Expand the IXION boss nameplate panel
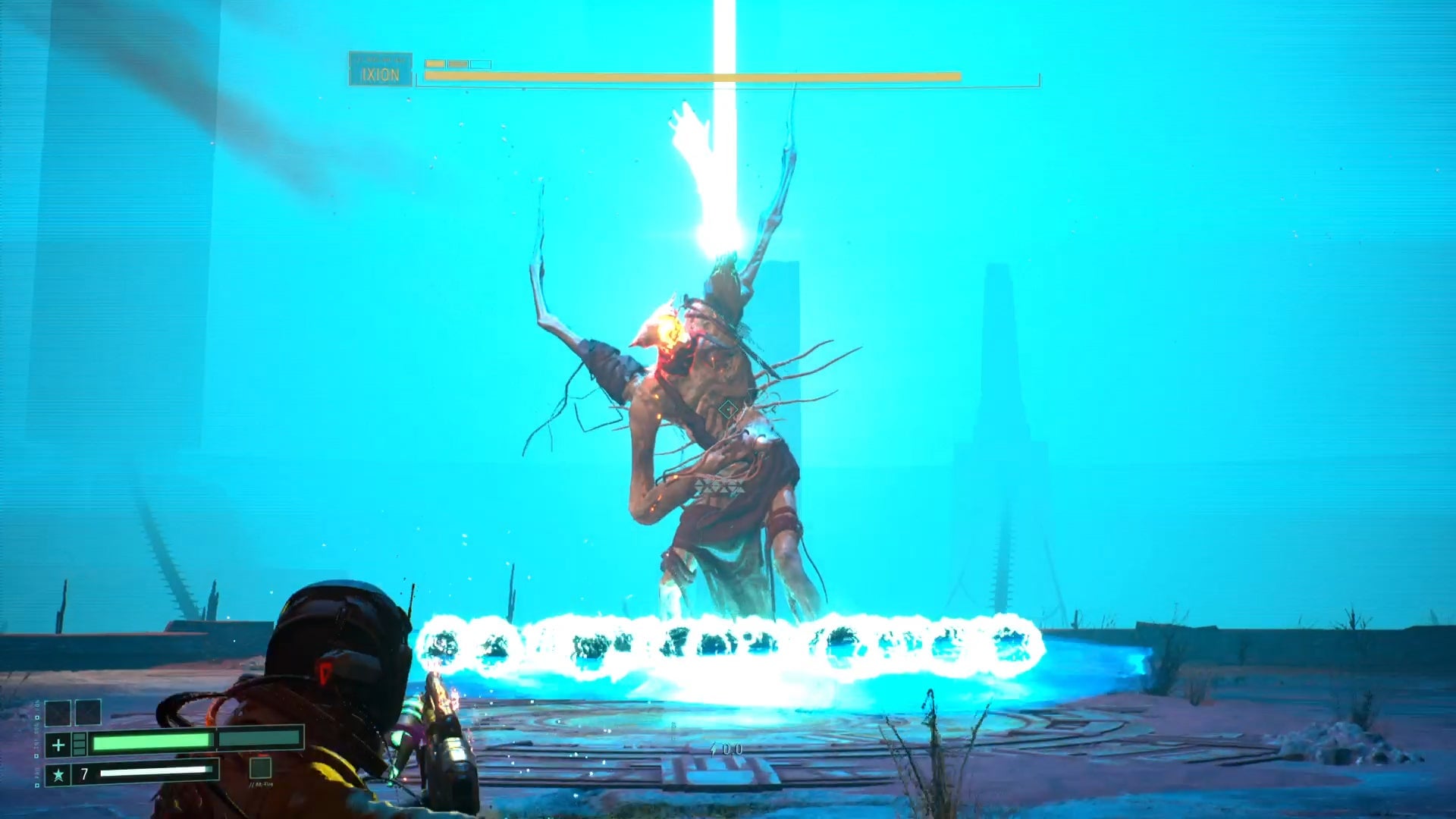This screenshot has height=819, width=1456. coord(381,68)
